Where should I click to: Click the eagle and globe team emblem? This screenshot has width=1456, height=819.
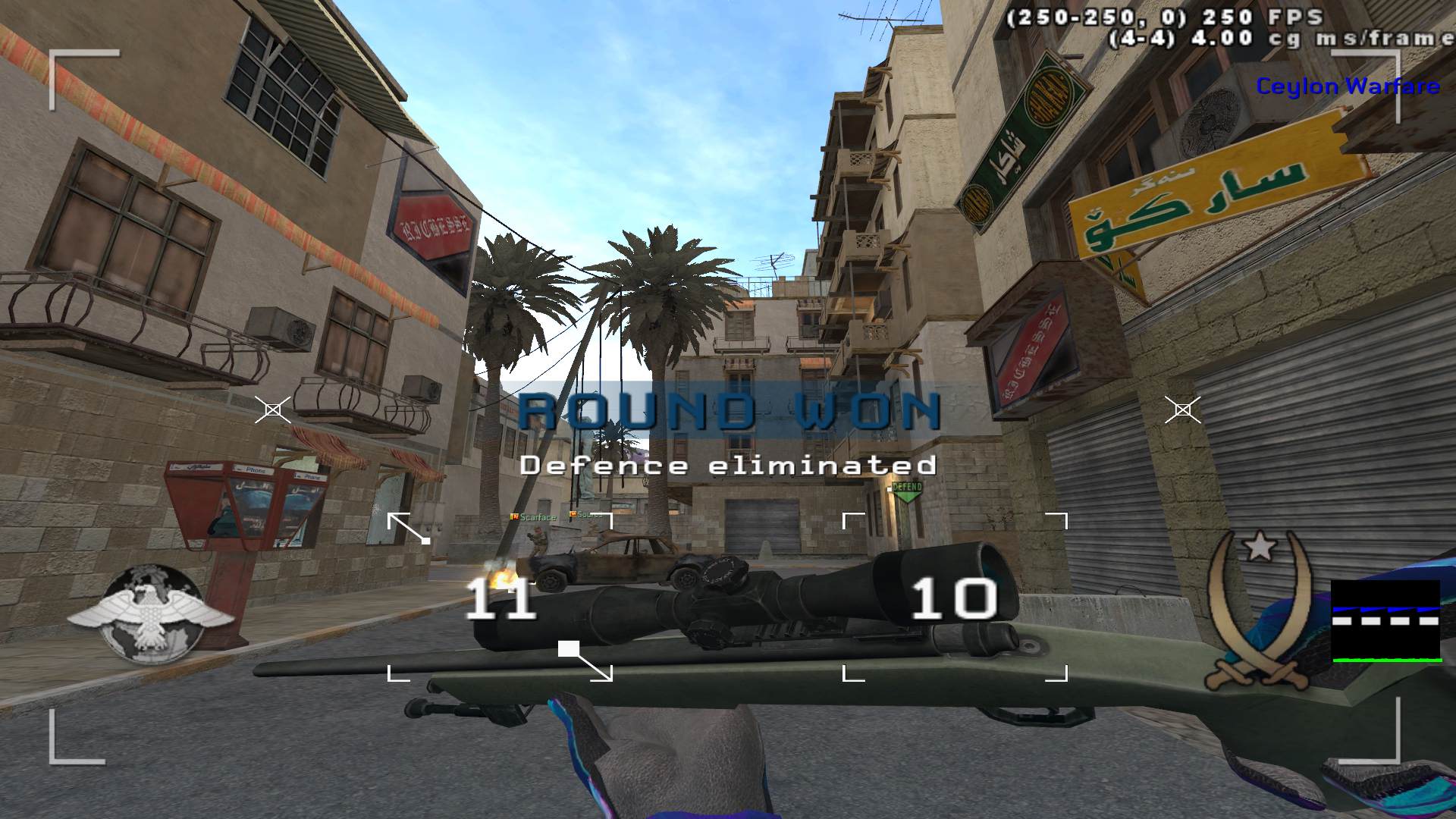click(x=149, y=613)
